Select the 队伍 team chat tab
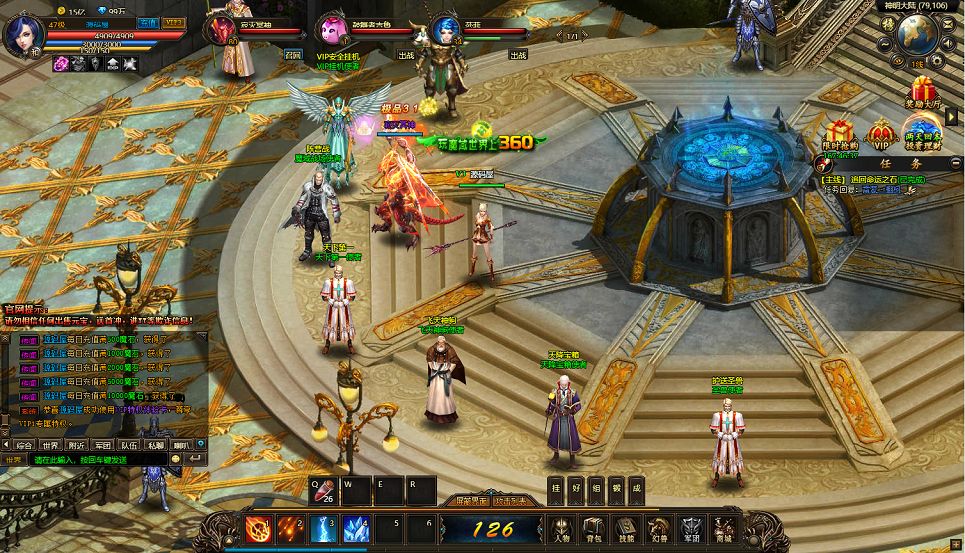Image resolution: width=965 pixels, height=553 pixels. [x=128, y=444]
